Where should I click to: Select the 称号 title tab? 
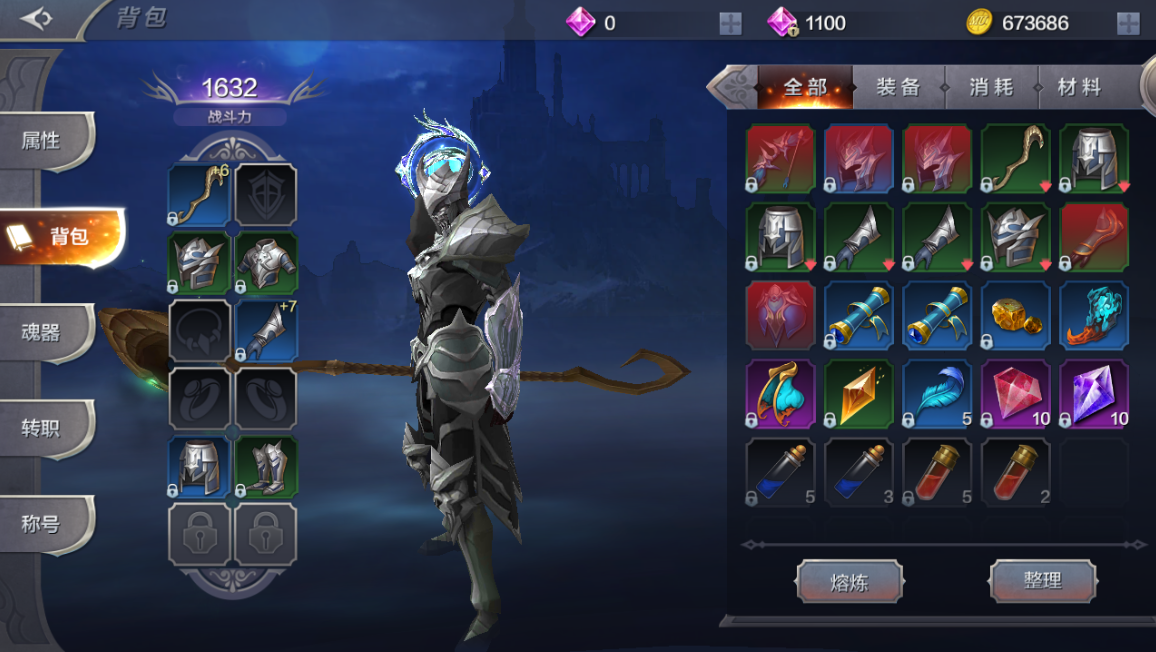click(42, 524)
